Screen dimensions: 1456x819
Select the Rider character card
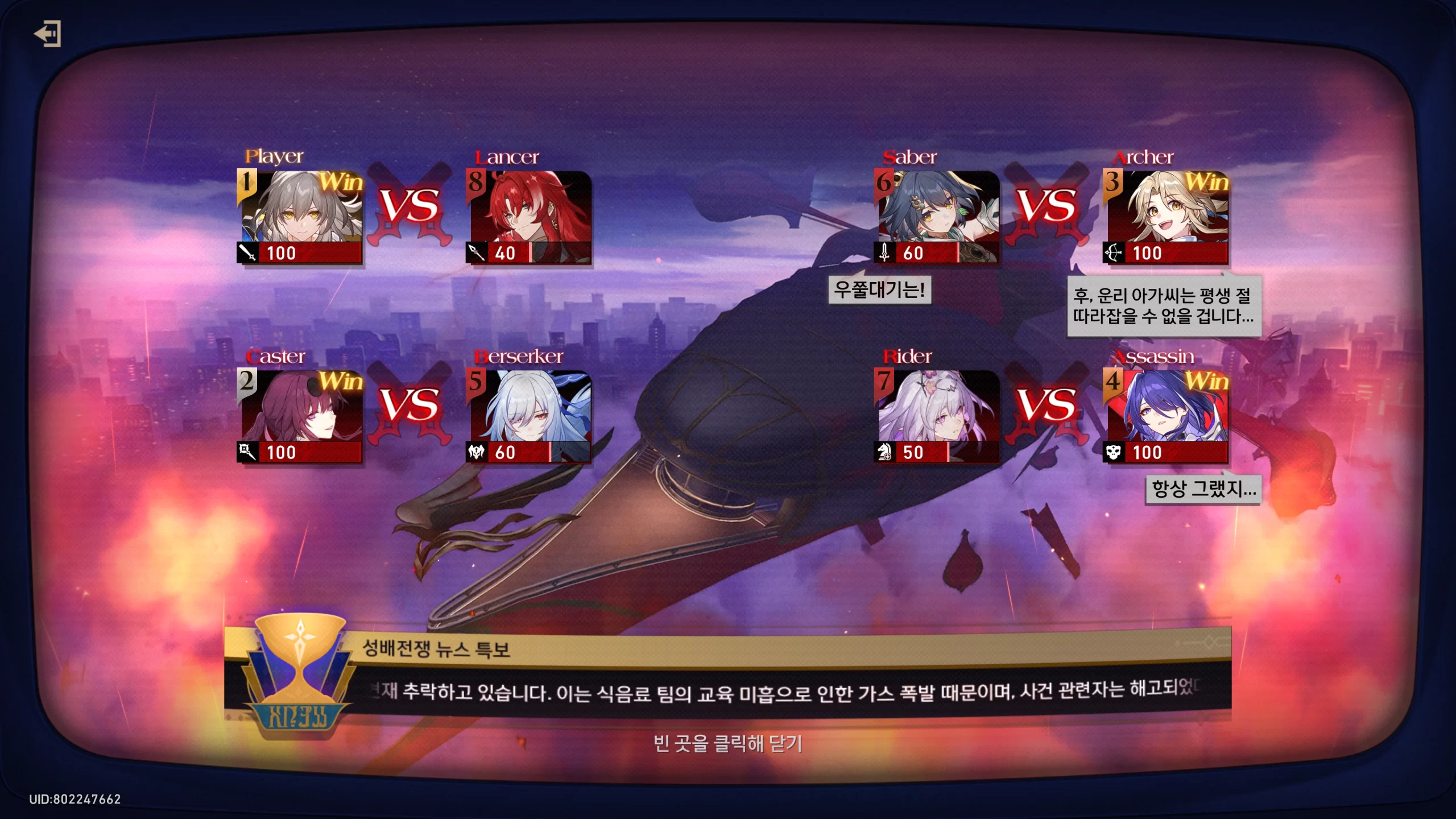click(937, 416)
